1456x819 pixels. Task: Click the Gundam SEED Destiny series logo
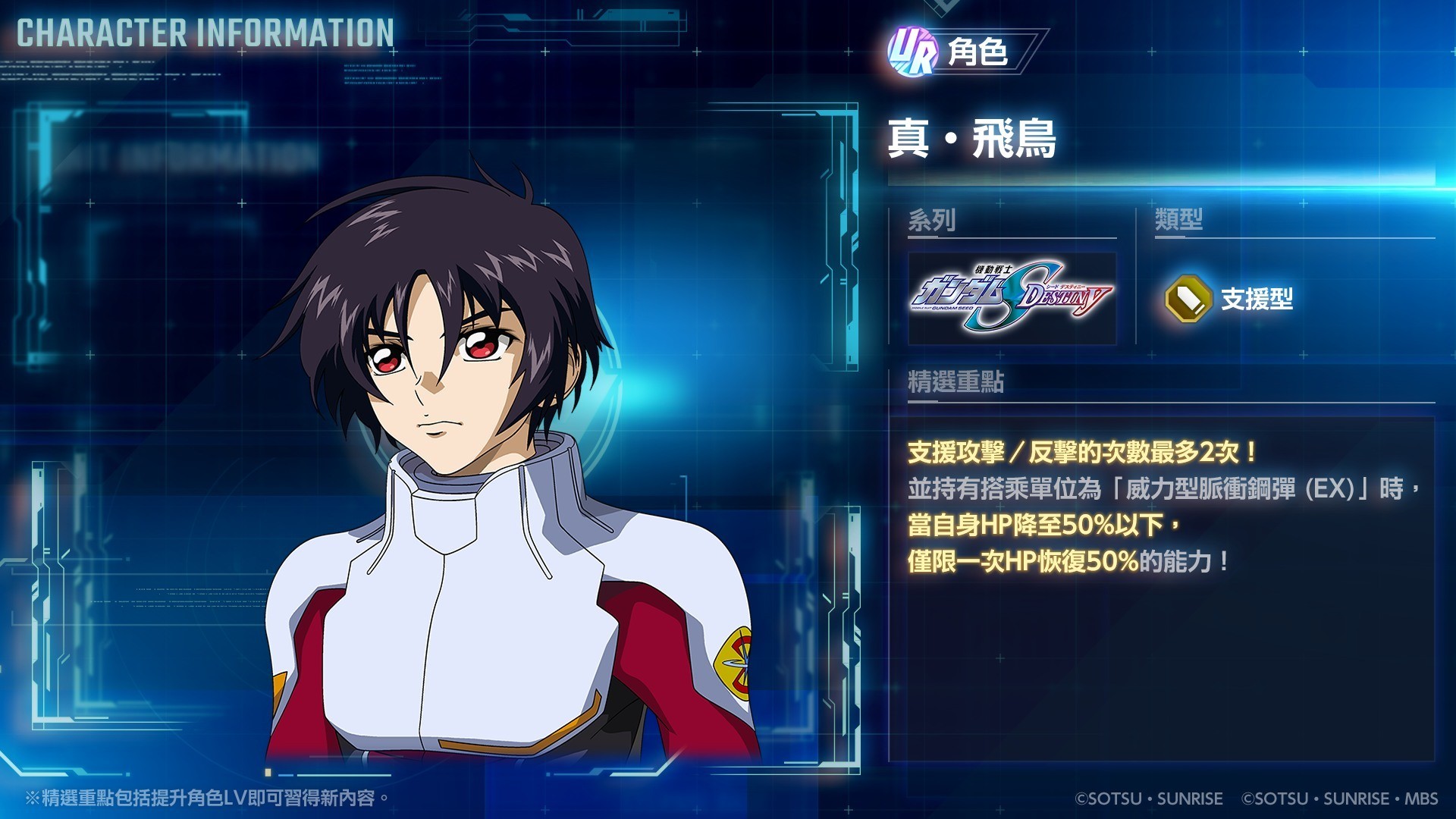click(1012, 298)
